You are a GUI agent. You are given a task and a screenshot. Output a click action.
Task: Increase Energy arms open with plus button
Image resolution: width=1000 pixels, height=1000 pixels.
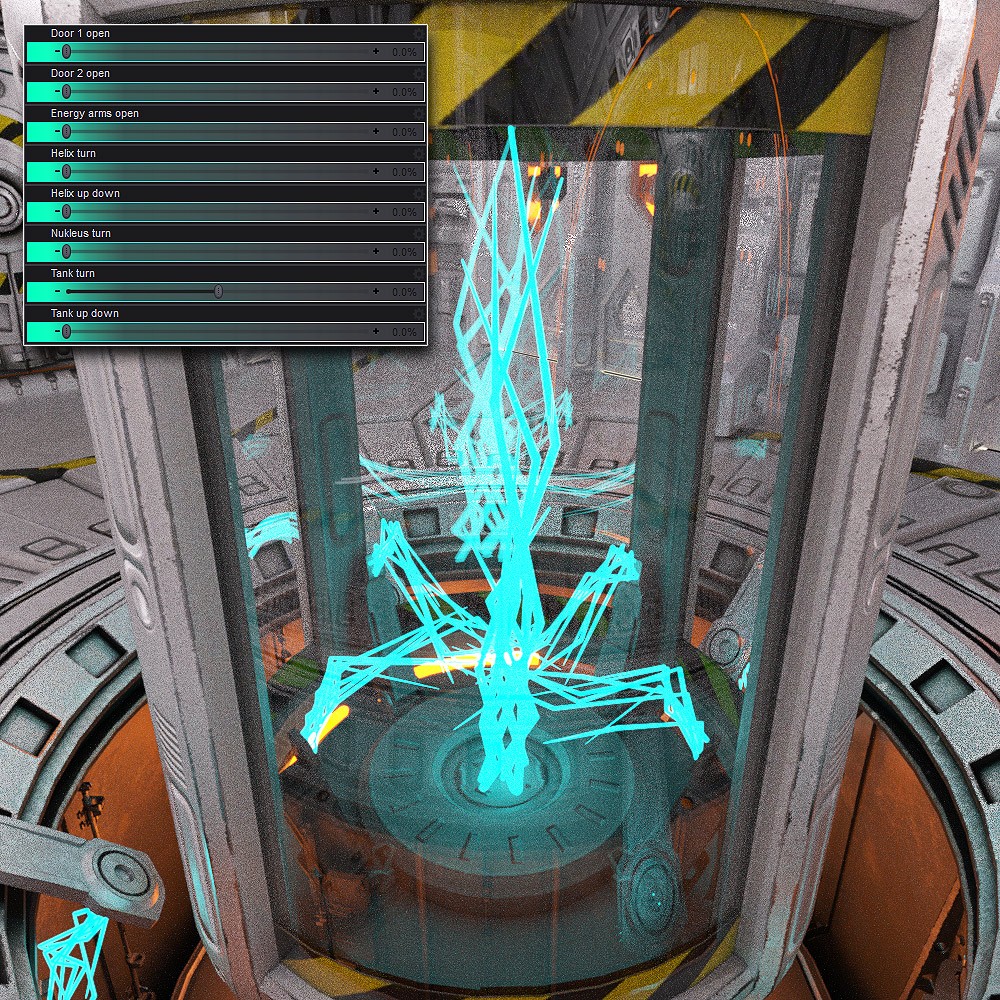coord(376,131)
